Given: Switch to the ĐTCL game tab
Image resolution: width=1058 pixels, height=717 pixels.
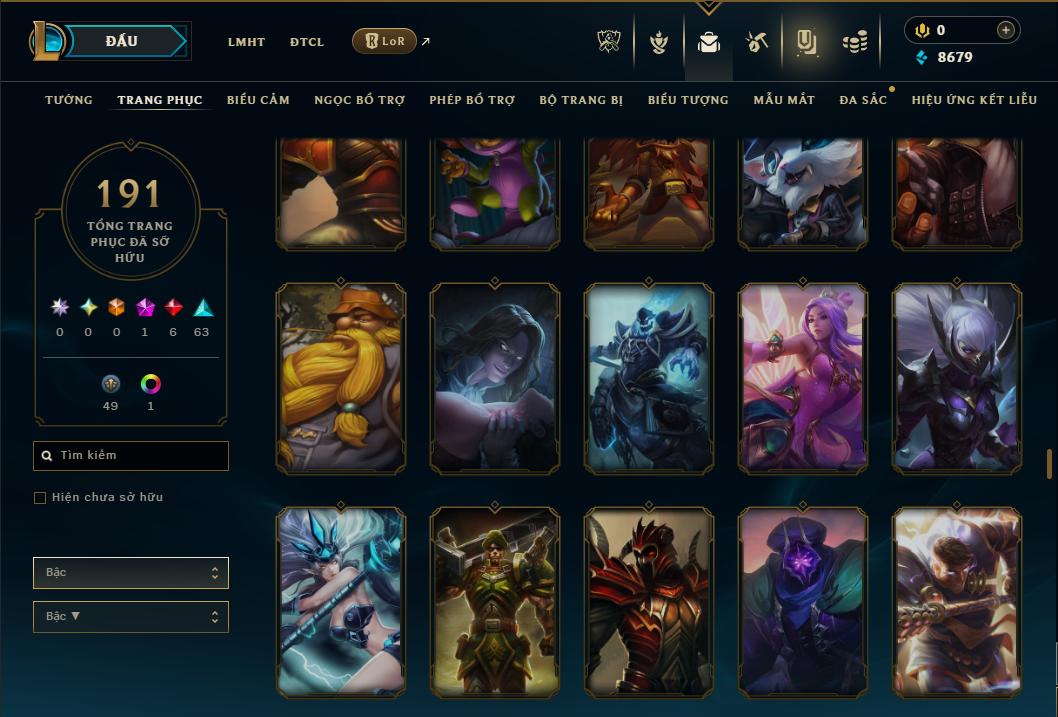Looking at the screenshot, I should 307,42.
